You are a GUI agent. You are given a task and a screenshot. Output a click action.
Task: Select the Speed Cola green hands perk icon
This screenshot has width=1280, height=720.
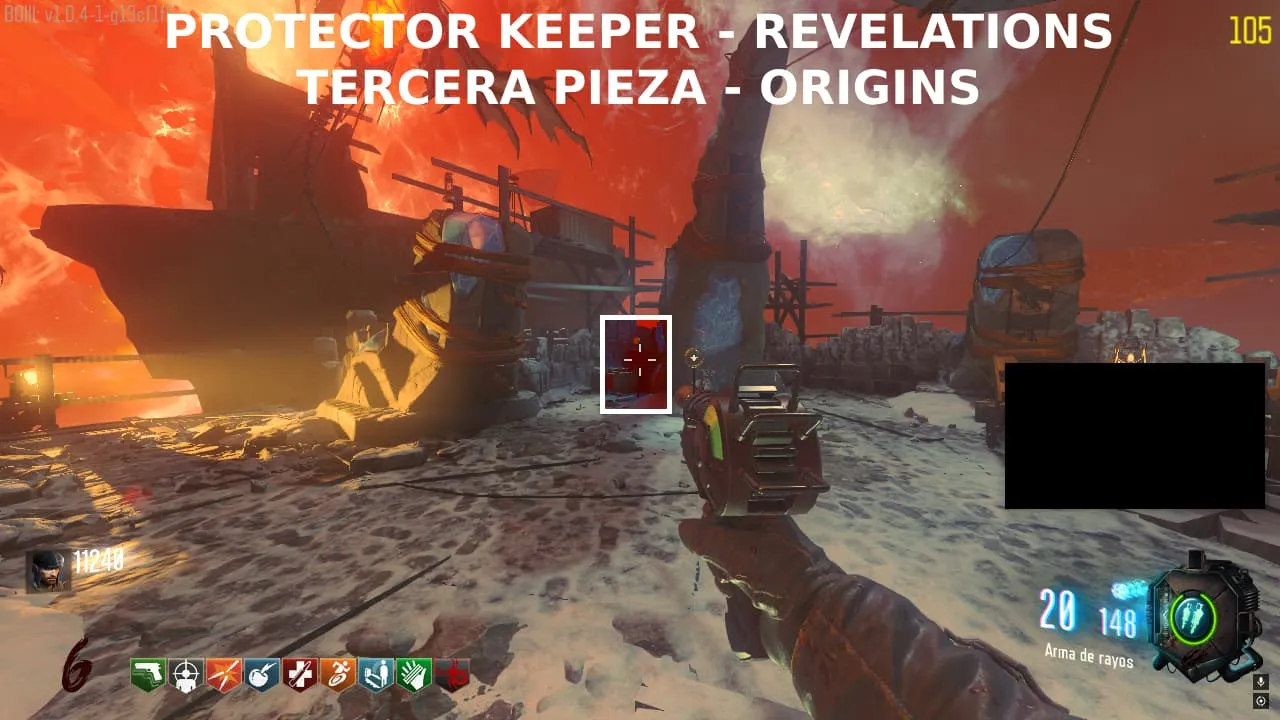tap(413, 676)
